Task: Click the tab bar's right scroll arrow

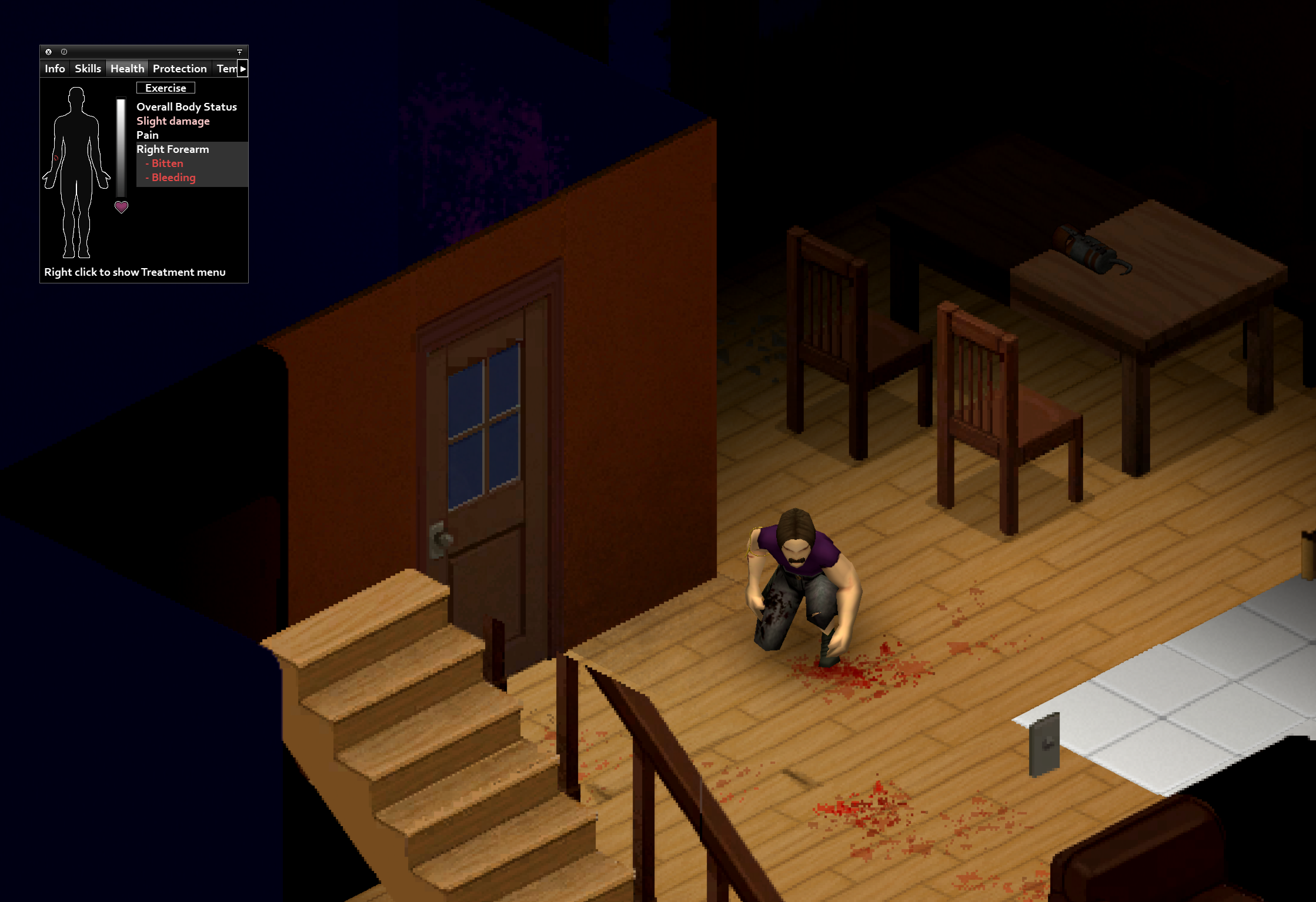Action: pos(243,69)
